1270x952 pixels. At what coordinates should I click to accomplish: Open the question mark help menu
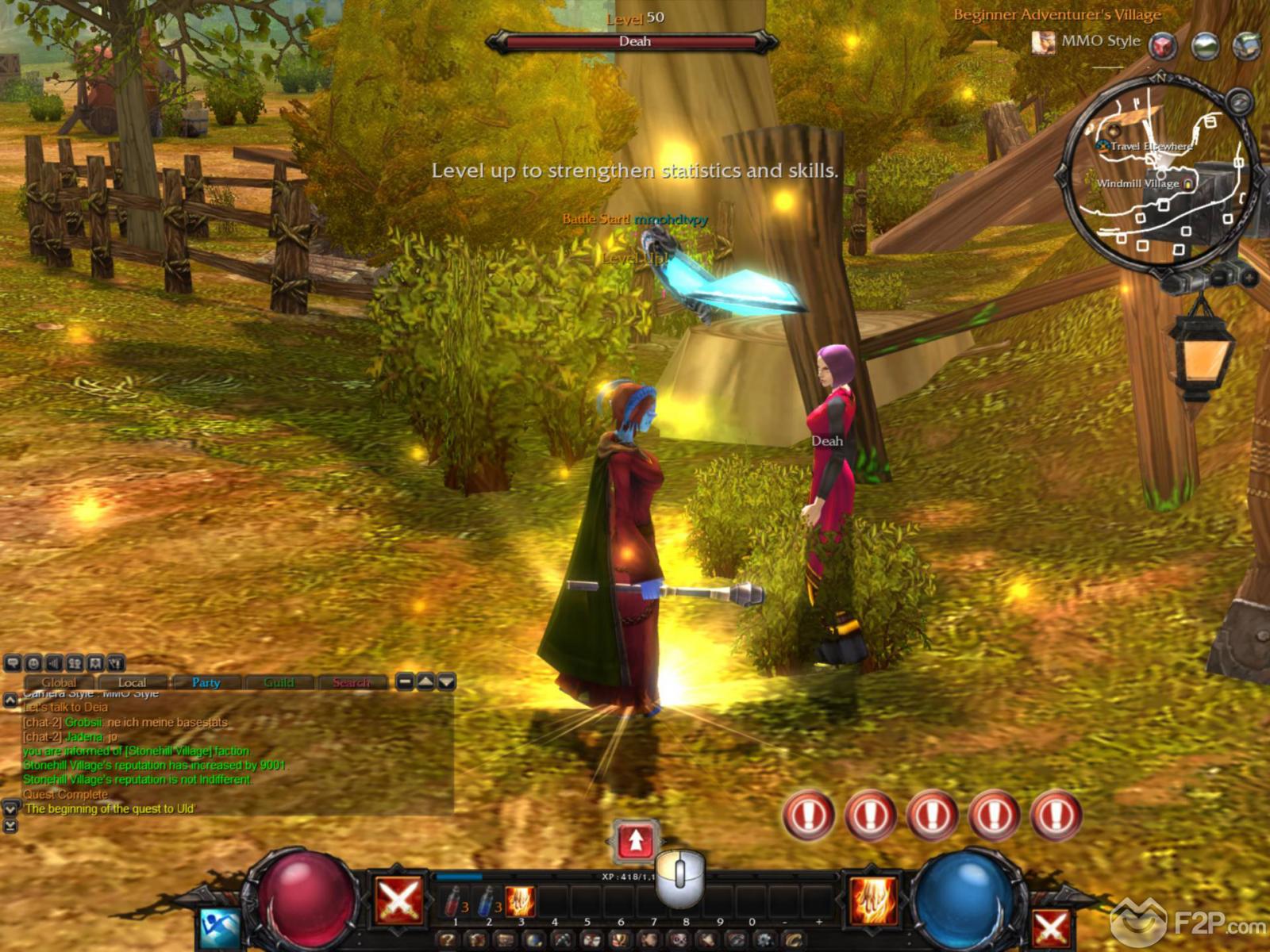click(x=447, y=940)
